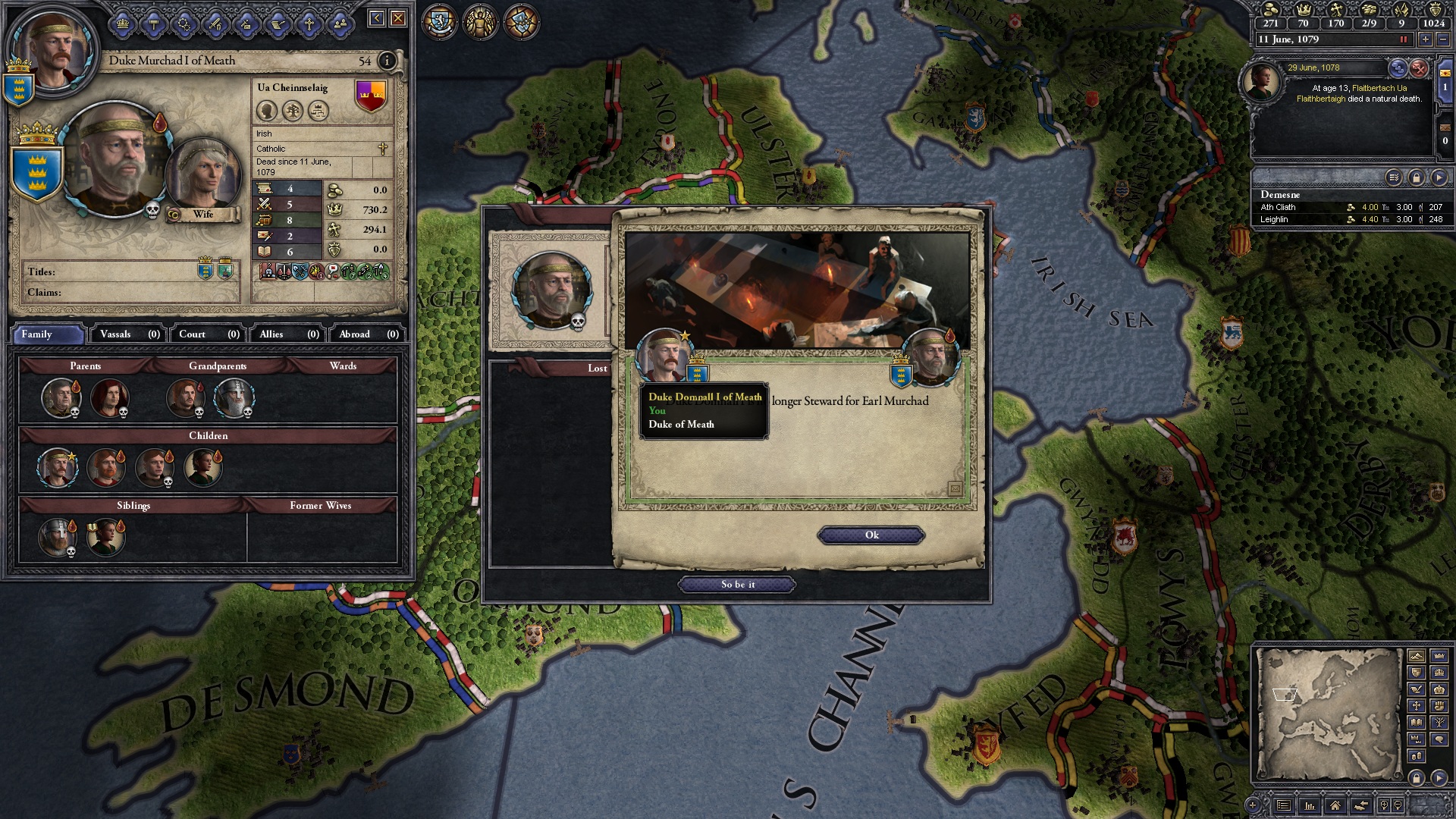The height and width of the screenshot is (819, 1456).
Task: Open the character info button
Action: coord(387,61)
